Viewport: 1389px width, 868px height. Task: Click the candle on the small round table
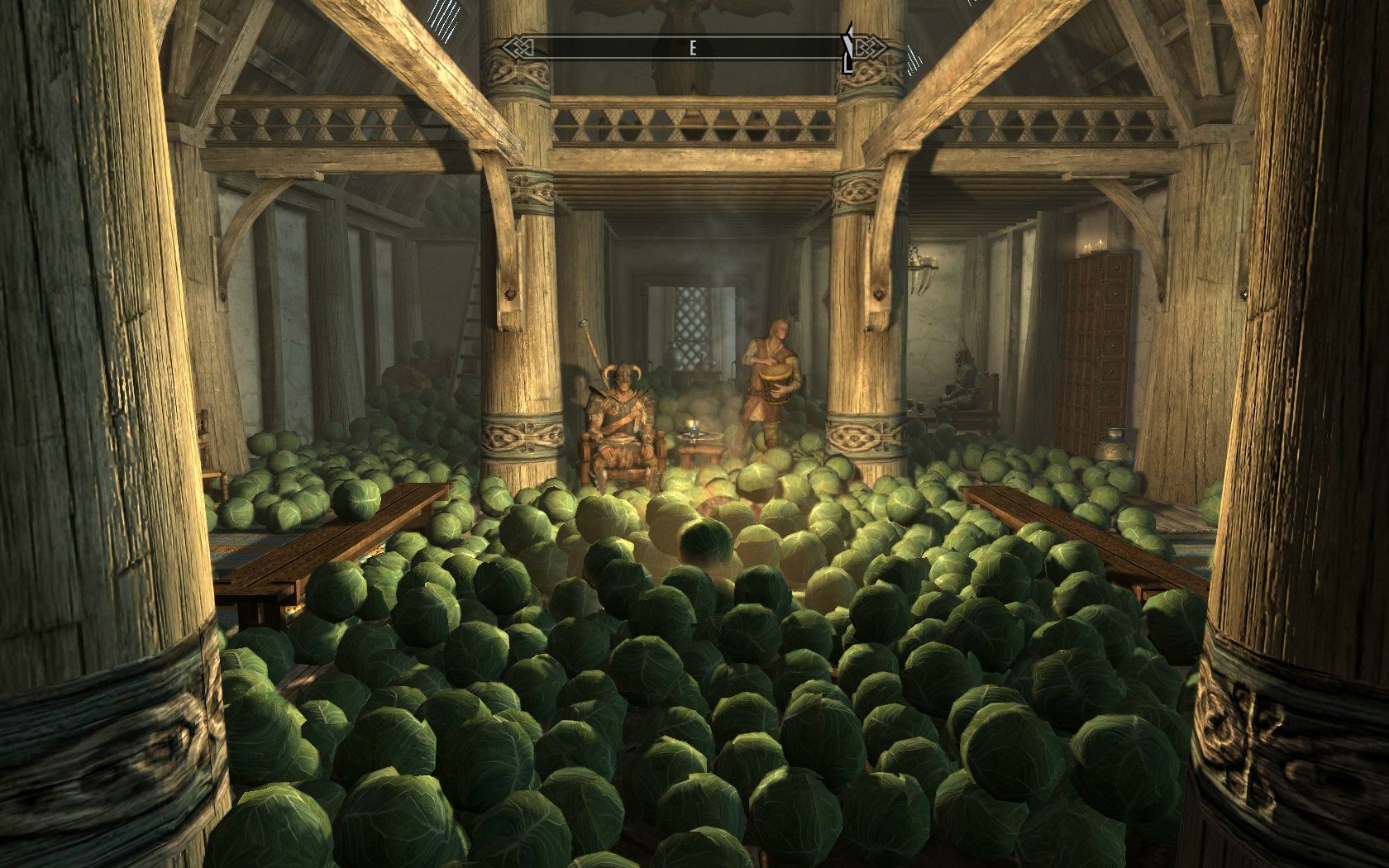click(691, 426)
